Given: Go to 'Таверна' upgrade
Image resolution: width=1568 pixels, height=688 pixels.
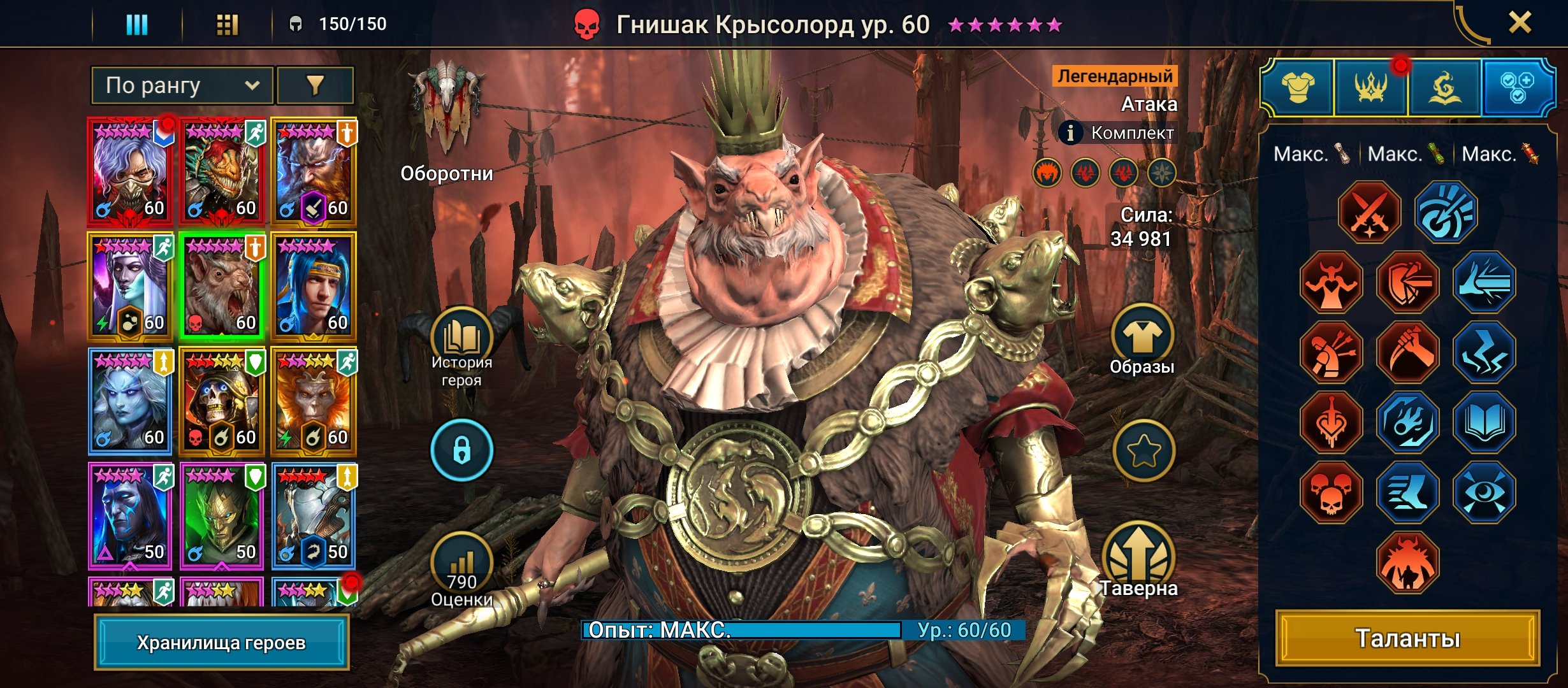Looking at the screenshot, I should point(1140,561).
